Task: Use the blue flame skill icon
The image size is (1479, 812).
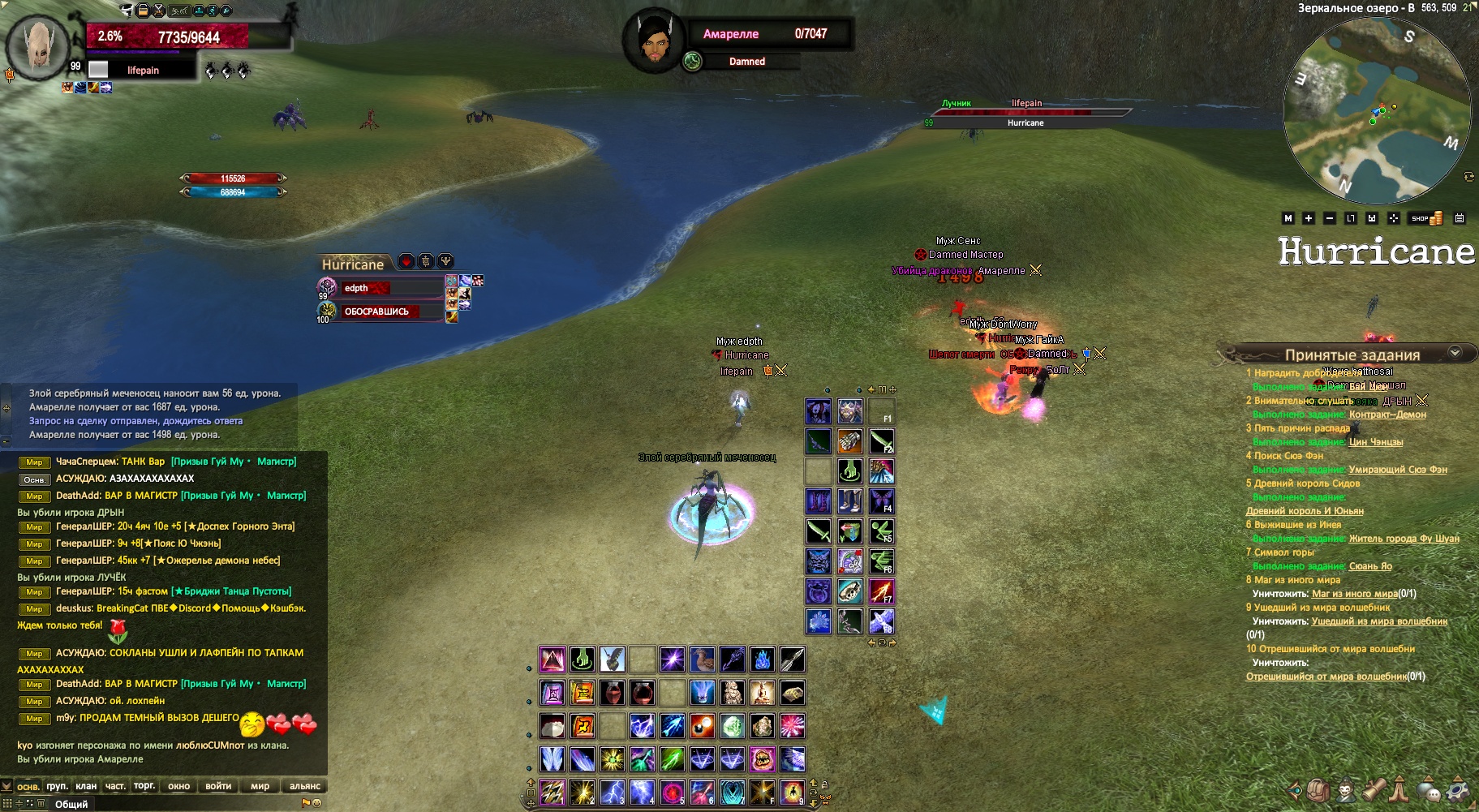Action: coord(763,659)
